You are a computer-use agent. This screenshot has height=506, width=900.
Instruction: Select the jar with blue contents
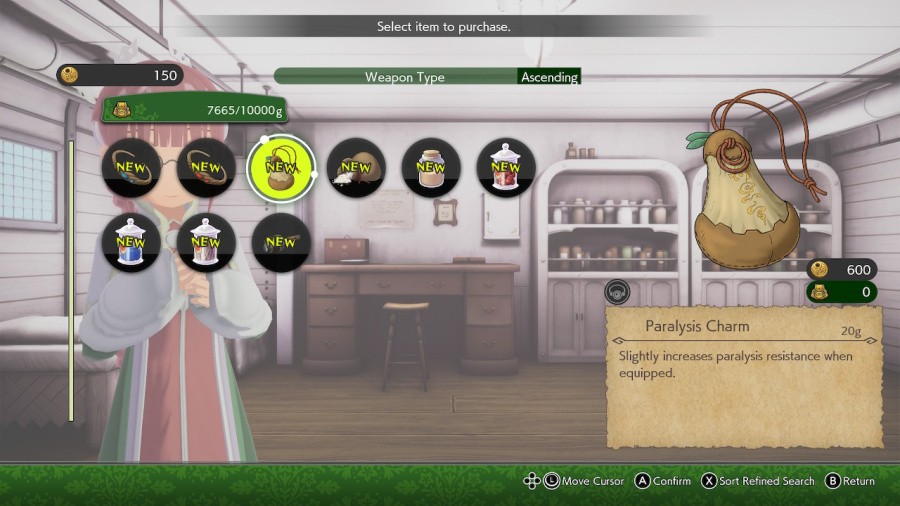tap(131, 242)
